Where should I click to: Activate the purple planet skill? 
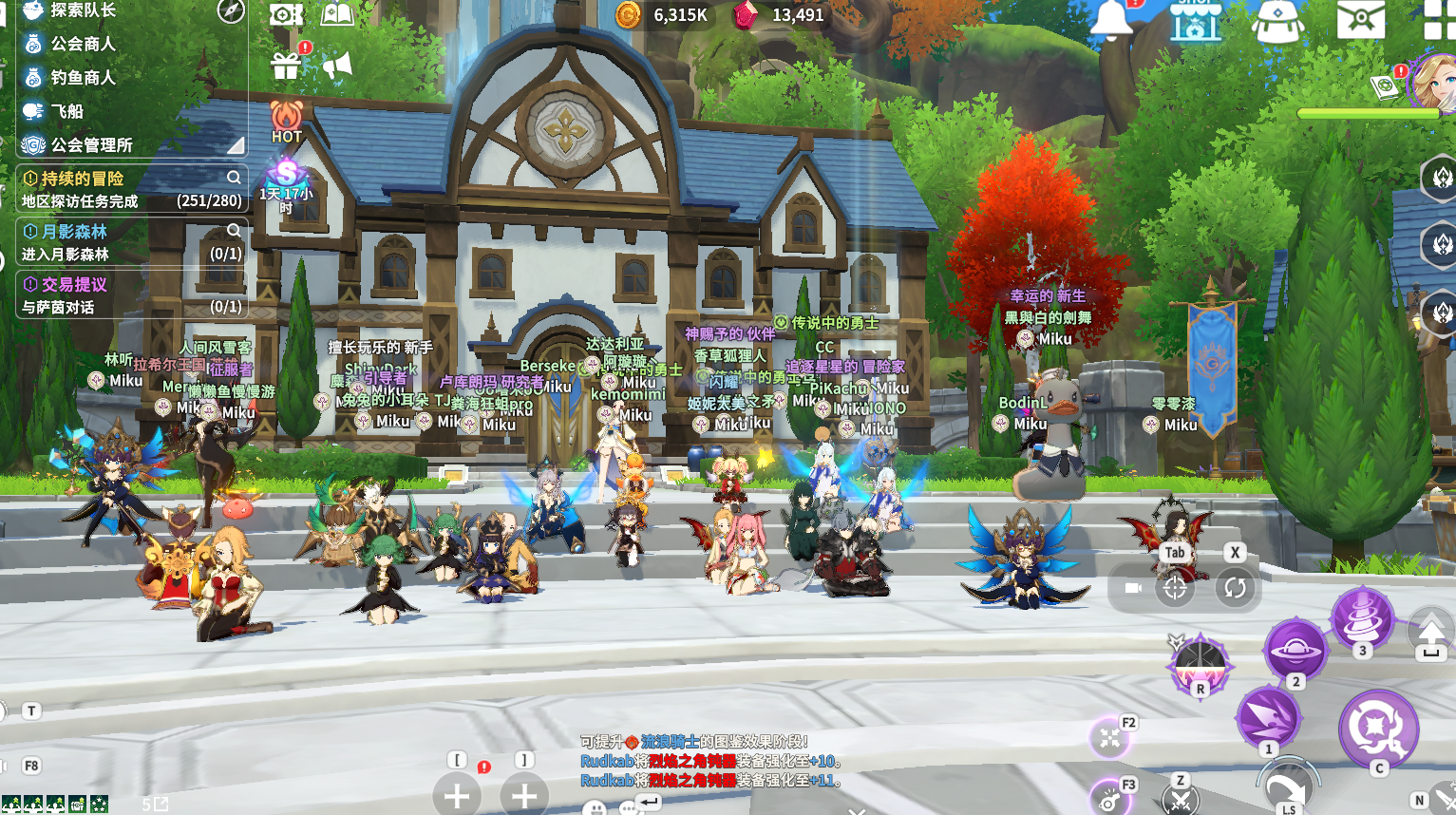pyautogui.click(x=1294, y=650)
